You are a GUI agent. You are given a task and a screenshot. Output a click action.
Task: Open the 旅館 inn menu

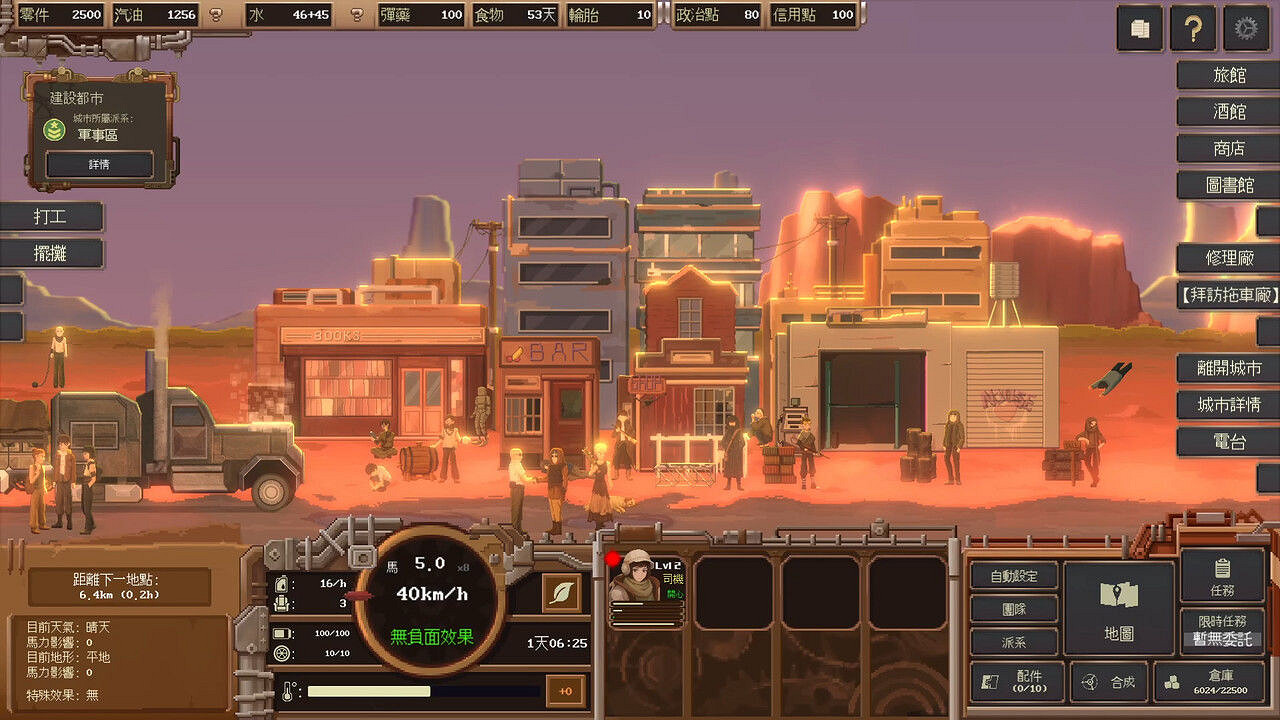click(x=1228, y=75)
